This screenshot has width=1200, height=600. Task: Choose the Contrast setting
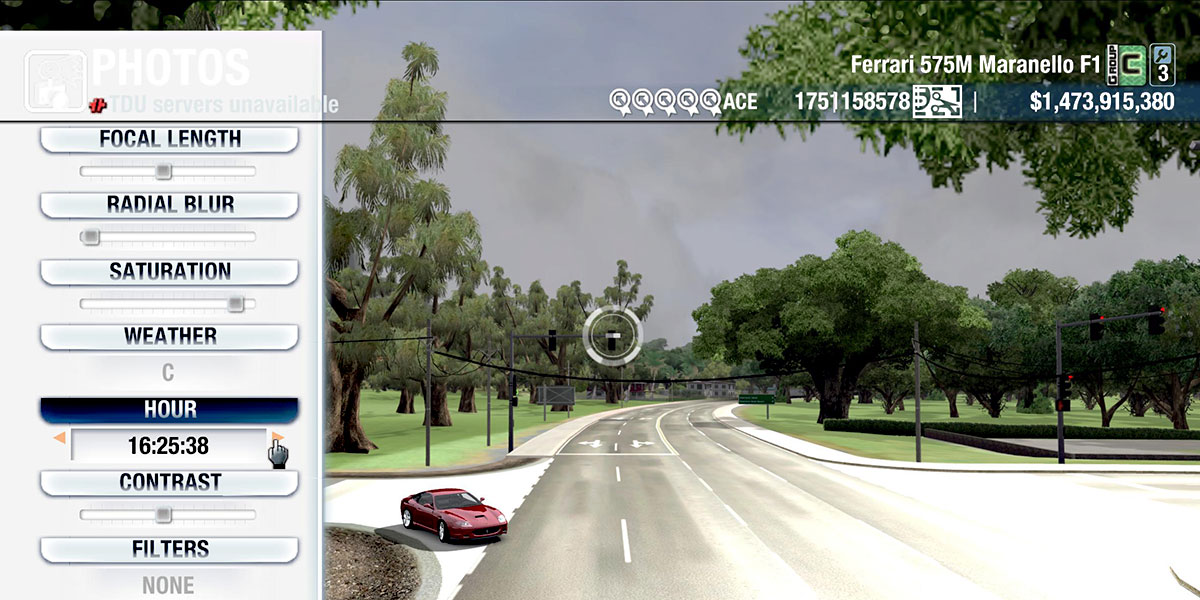tap(169, 483)
